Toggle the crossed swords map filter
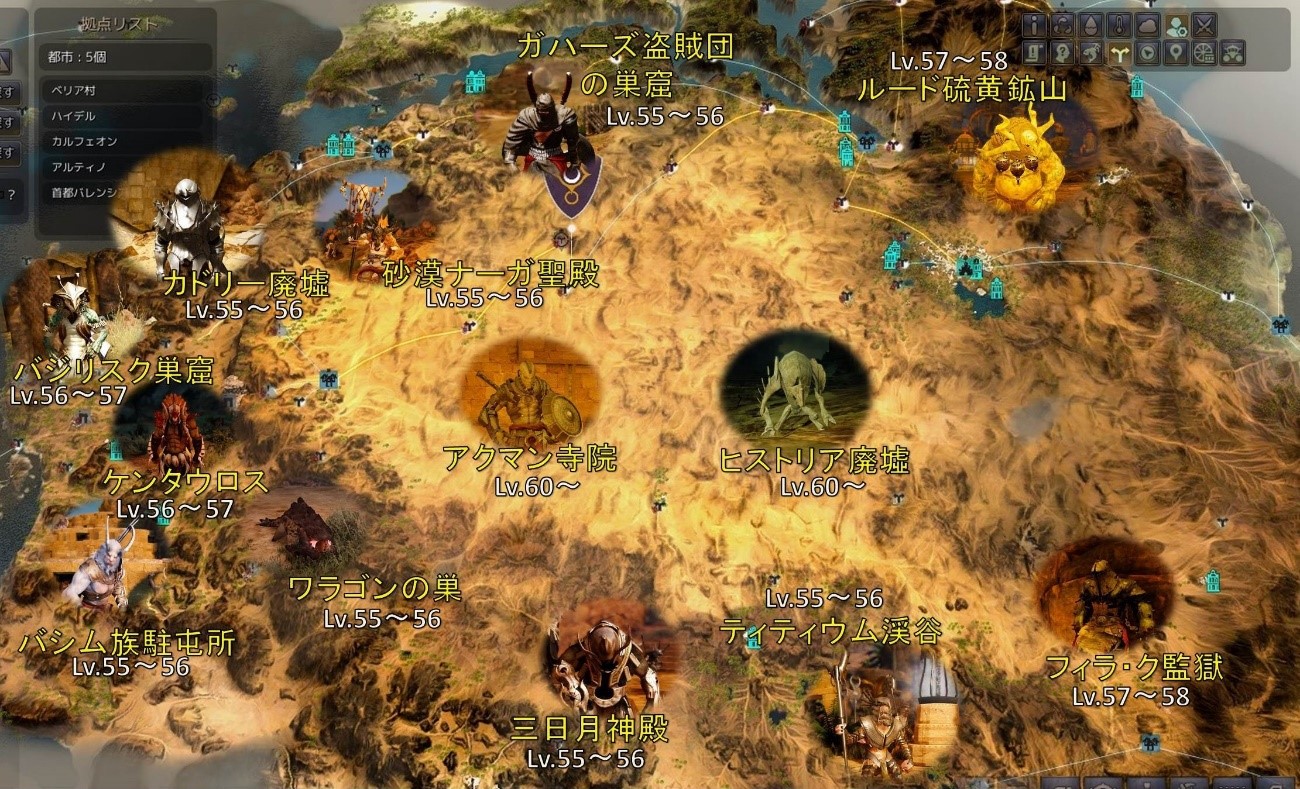1300x789 pixels. point(1205,24)
